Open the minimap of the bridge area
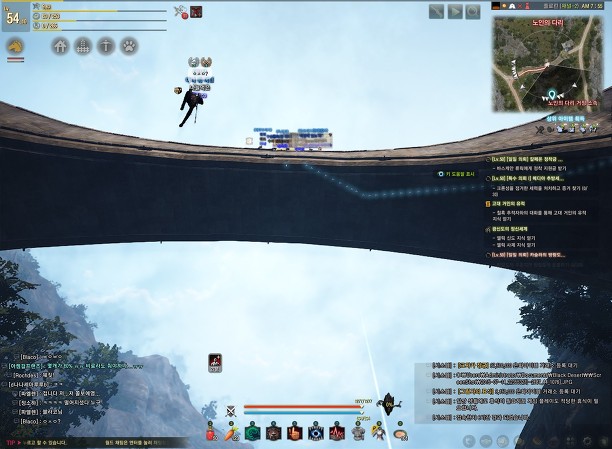Image resolution: width=612 pixels, height=449 pixels. [550, 63]
